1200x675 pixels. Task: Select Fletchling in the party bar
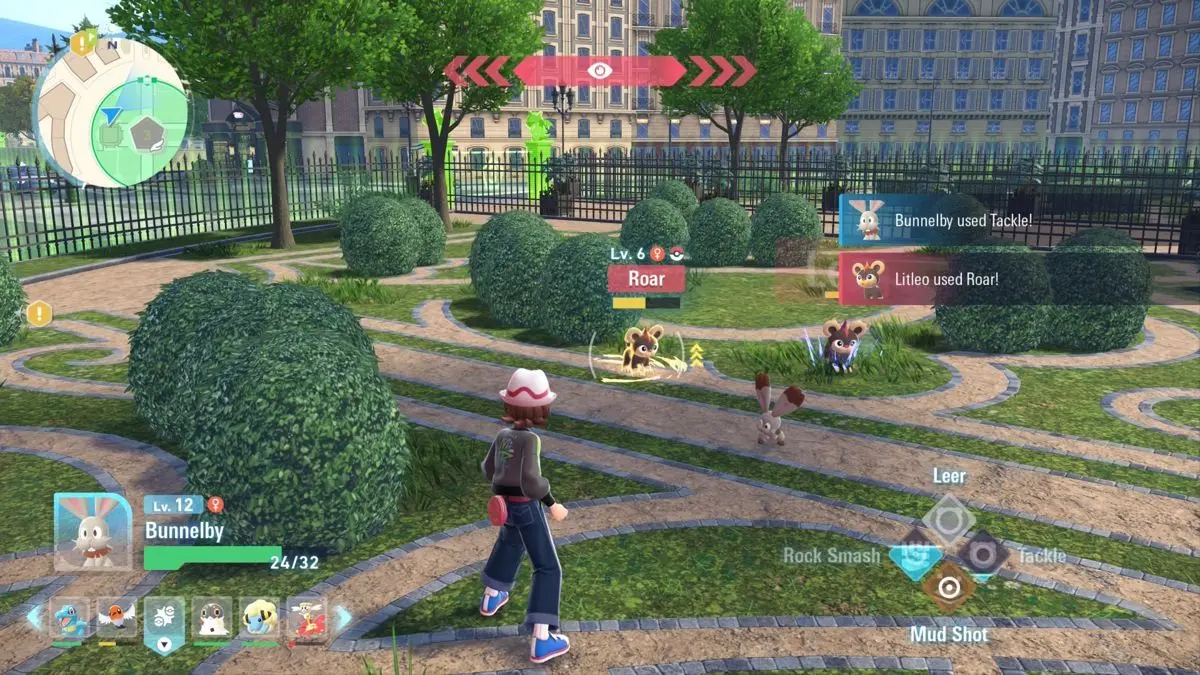(x=116, y=619)
